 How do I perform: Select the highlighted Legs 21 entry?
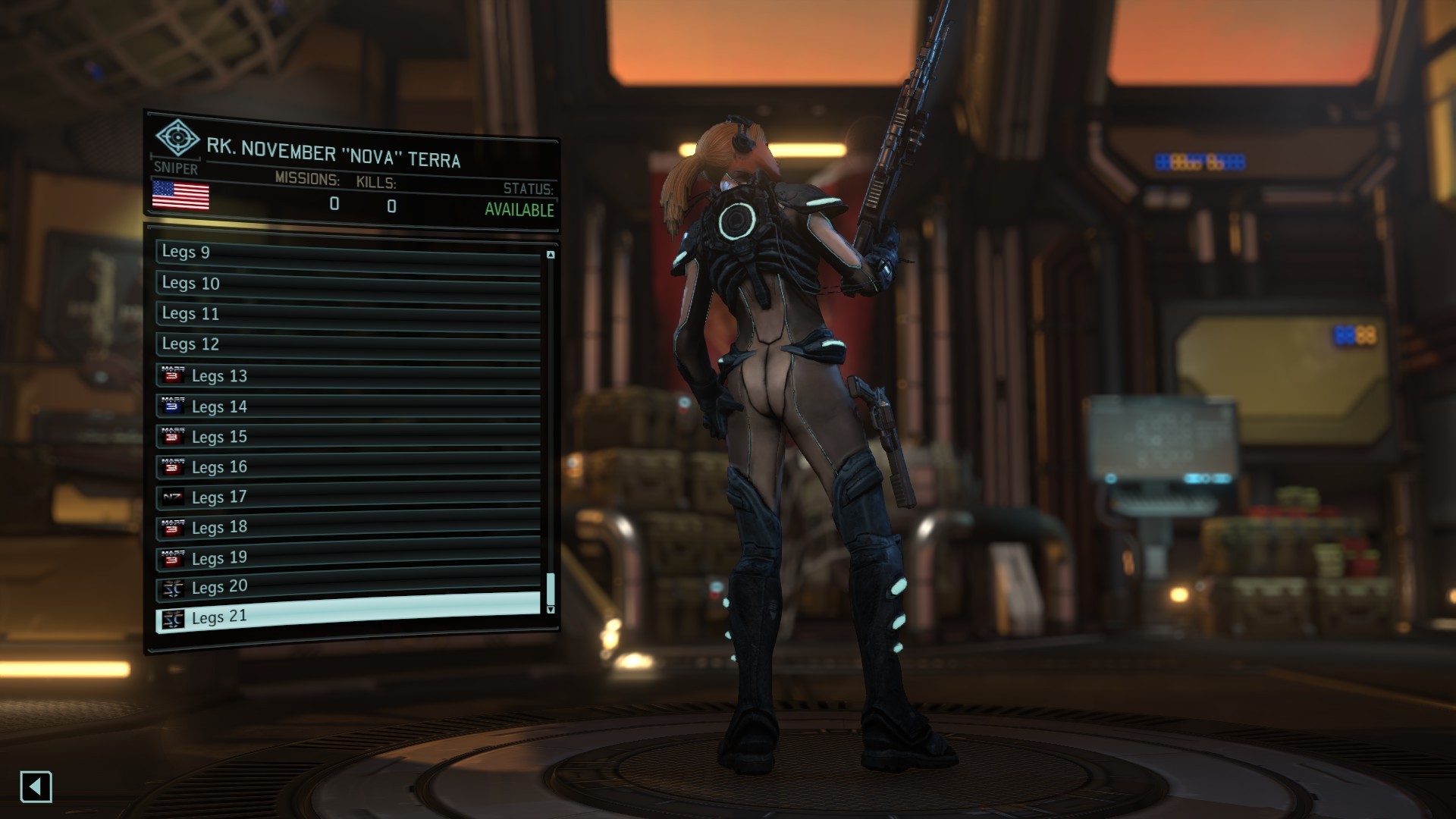pyautogui.click(x=347, y=616)
